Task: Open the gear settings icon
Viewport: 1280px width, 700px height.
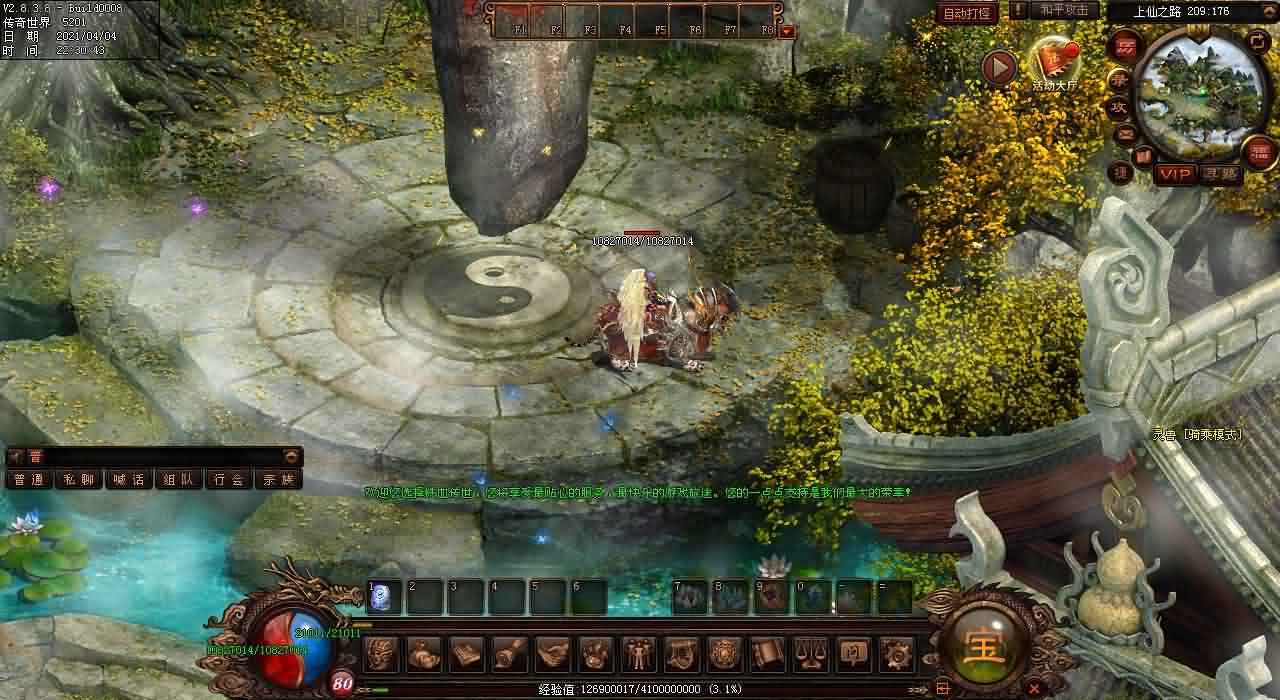Action: click(x=897, y=654)
